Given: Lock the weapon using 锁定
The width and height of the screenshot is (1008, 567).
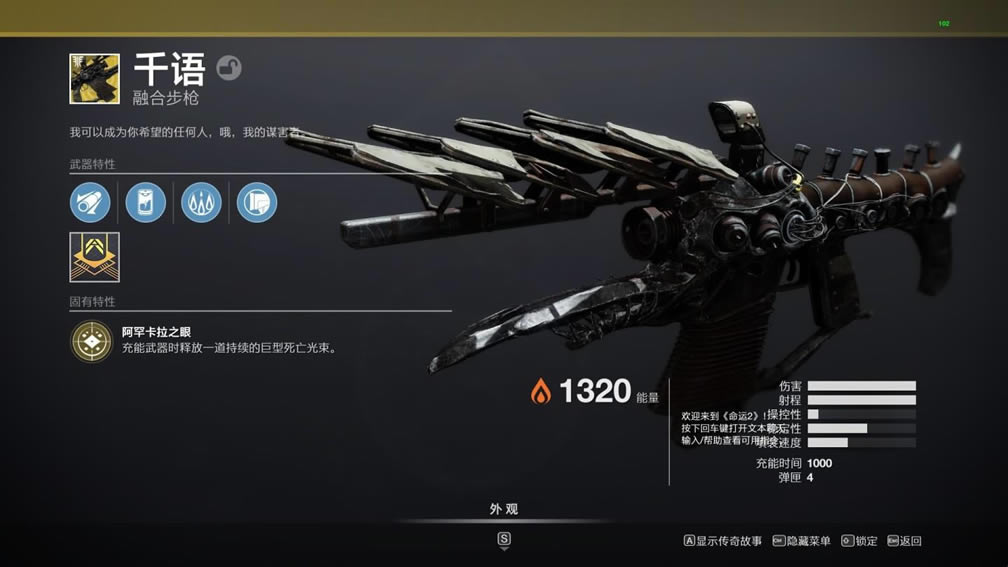Looking at the screenshot, I should tap(859, 541).
